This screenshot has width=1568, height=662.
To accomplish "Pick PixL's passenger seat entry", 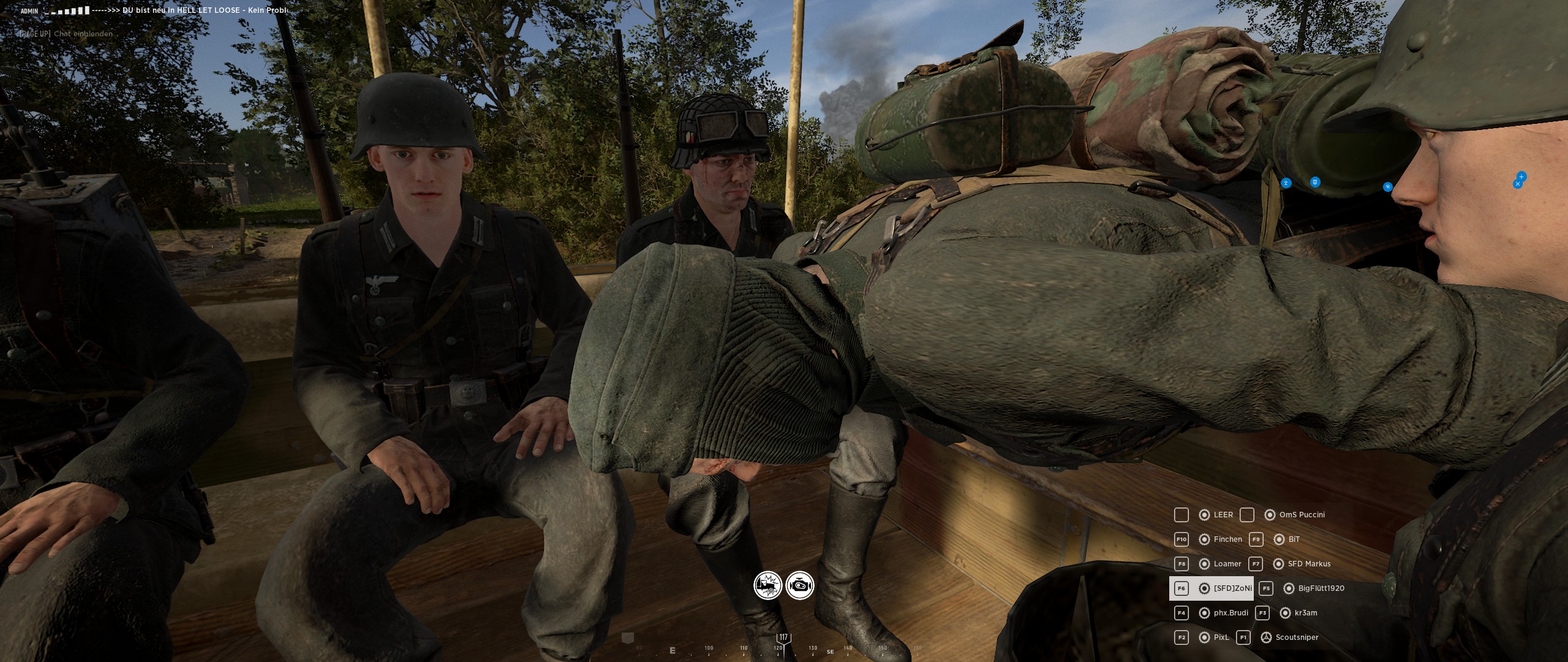I will (1221, 637).
